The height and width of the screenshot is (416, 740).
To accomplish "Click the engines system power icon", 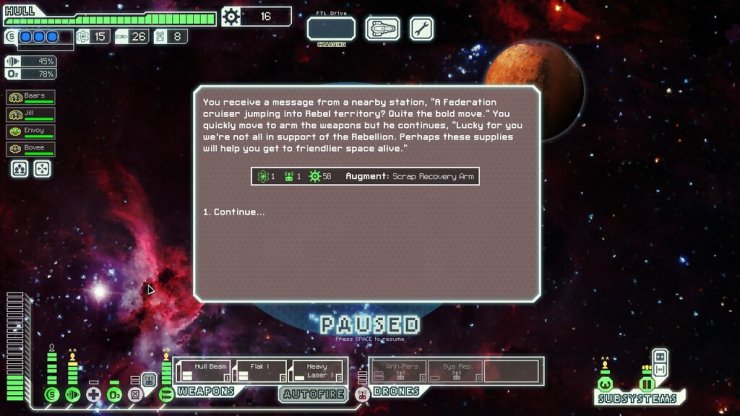I will (73, 394).
